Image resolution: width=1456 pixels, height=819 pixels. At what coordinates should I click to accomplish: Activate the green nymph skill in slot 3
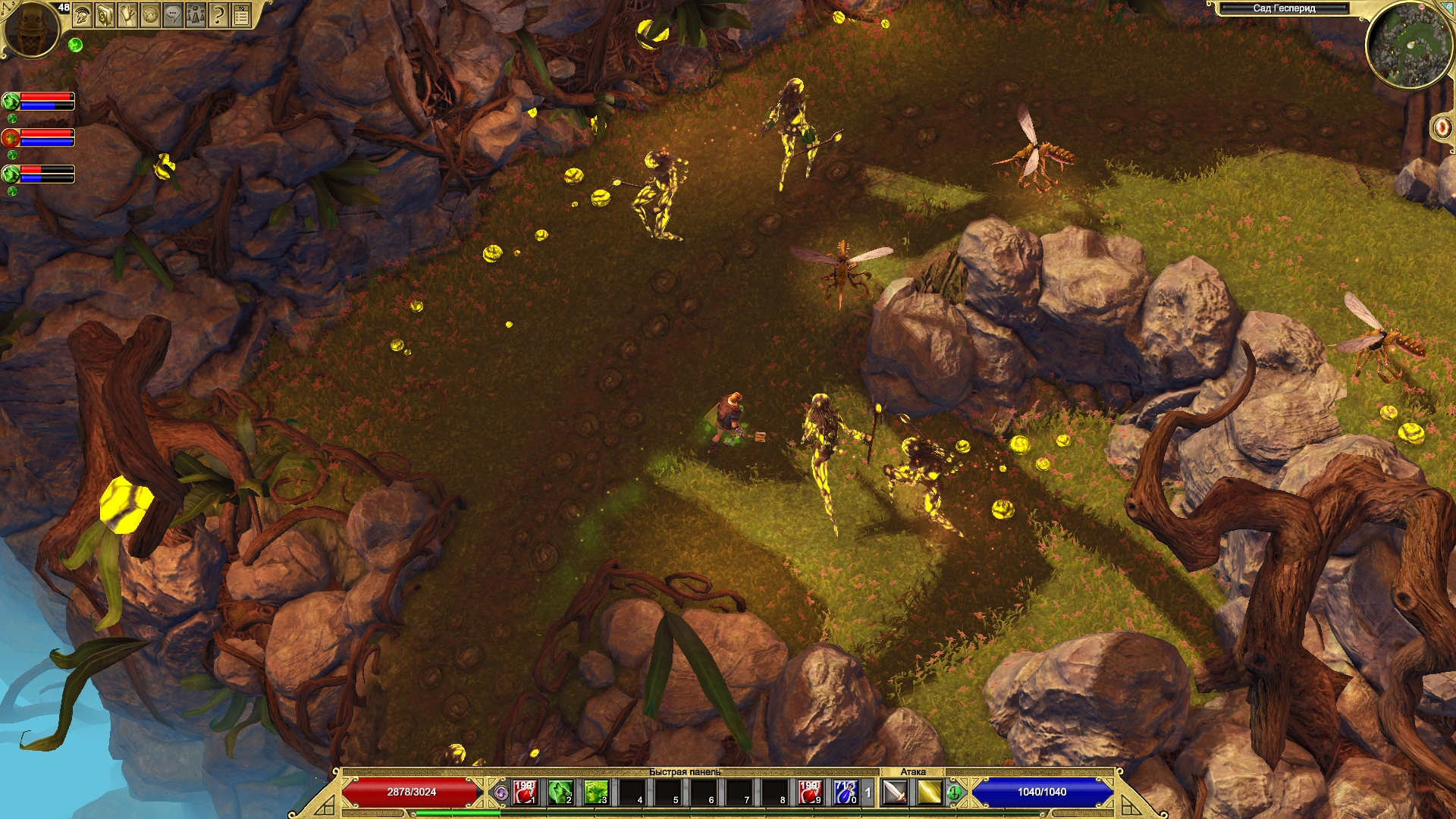click(x=596, y=792)
